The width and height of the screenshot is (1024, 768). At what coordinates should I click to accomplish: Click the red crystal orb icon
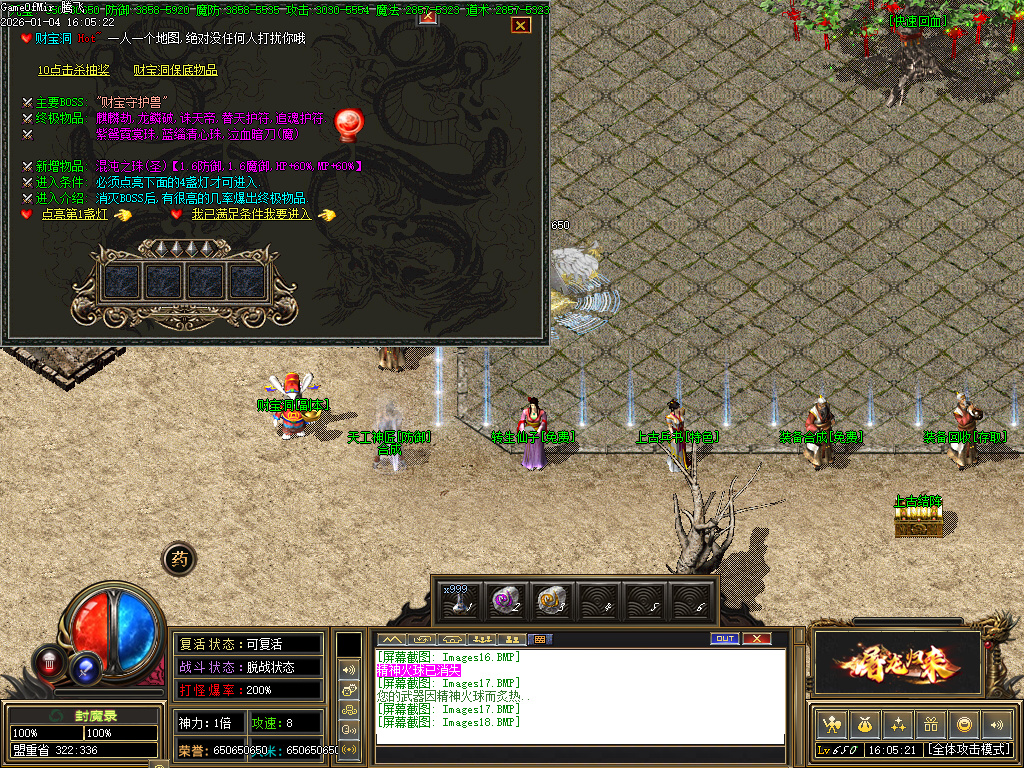pyautogui.click(x=349, y=122)
